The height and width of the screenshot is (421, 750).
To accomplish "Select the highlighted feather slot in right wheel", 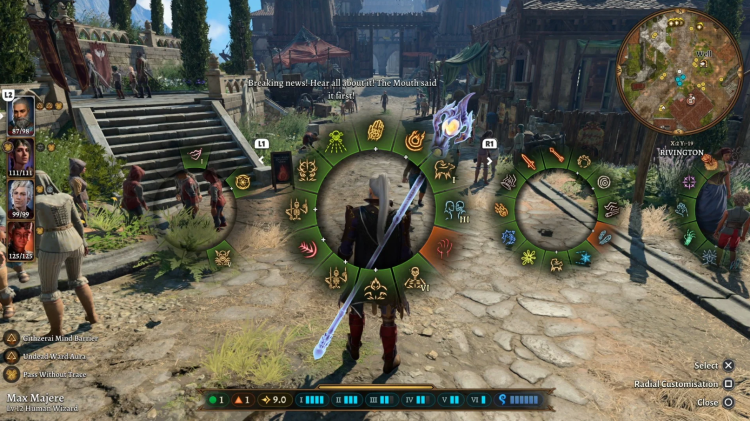I will coord(604,236).
